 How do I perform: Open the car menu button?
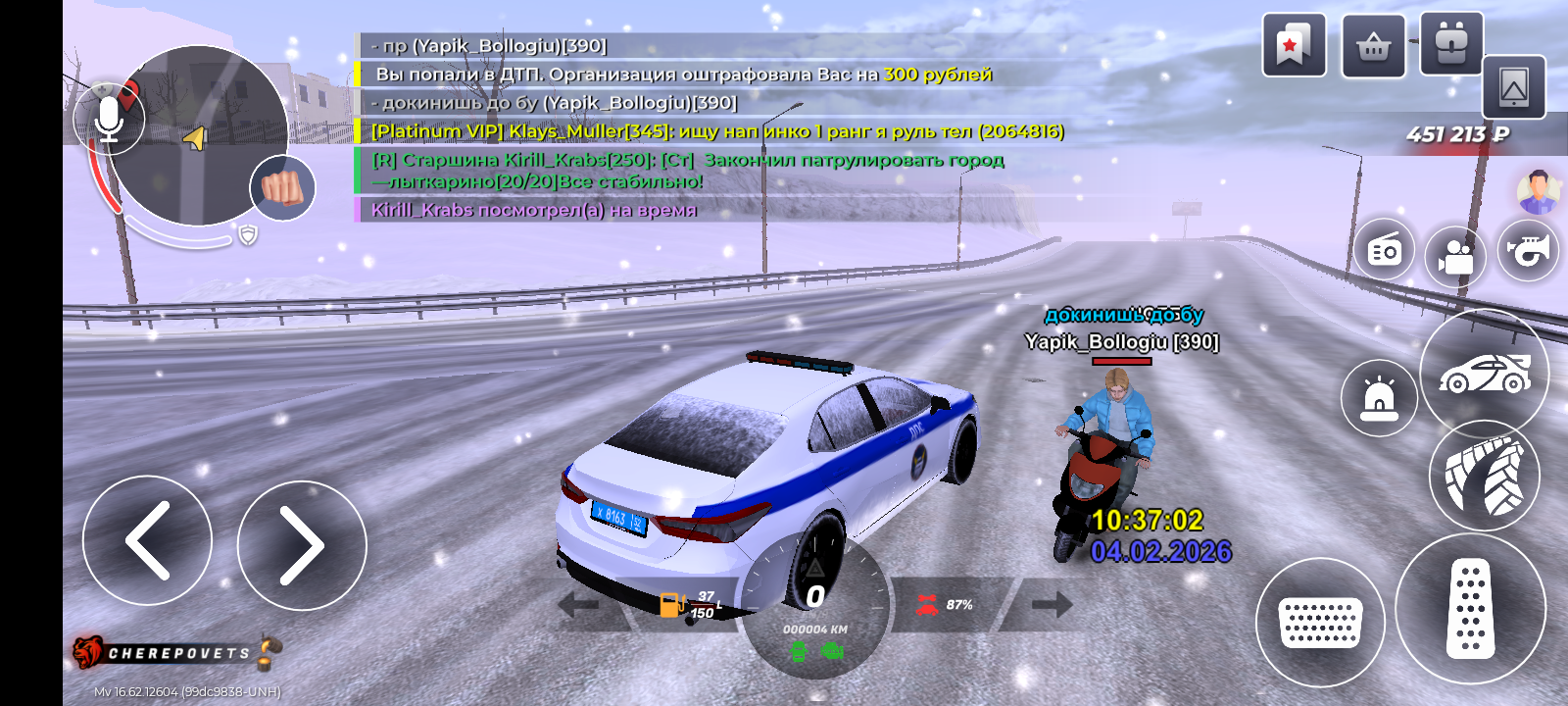click(x=1484, y=373)
